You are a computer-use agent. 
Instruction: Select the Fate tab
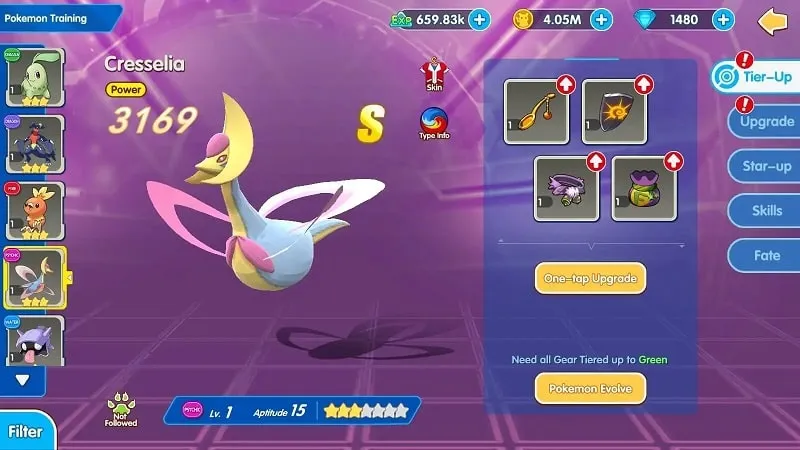(766, 256)
